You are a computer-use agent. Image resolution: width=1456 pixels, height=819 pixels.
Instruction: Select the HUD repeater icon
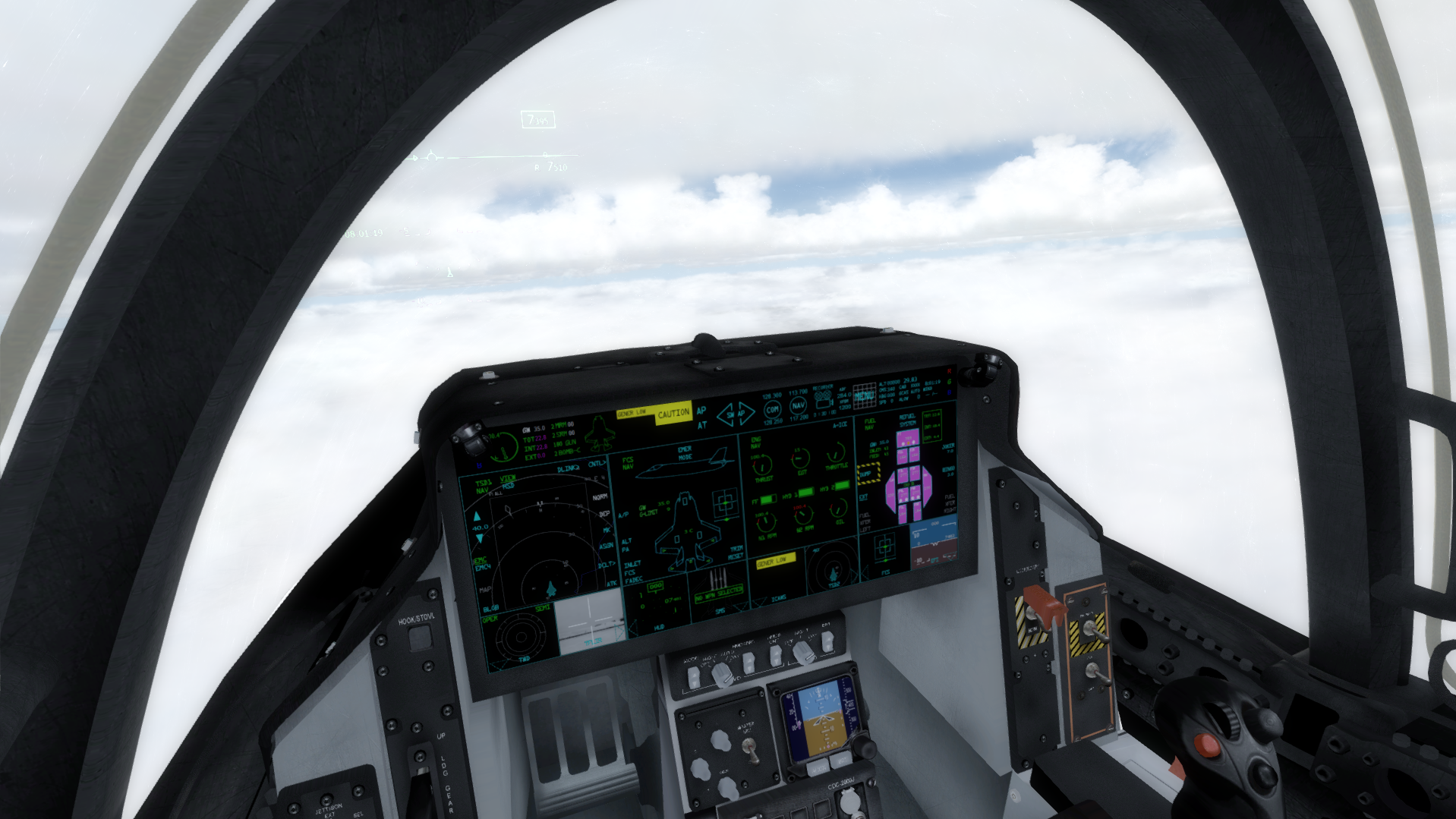[659, 627]
